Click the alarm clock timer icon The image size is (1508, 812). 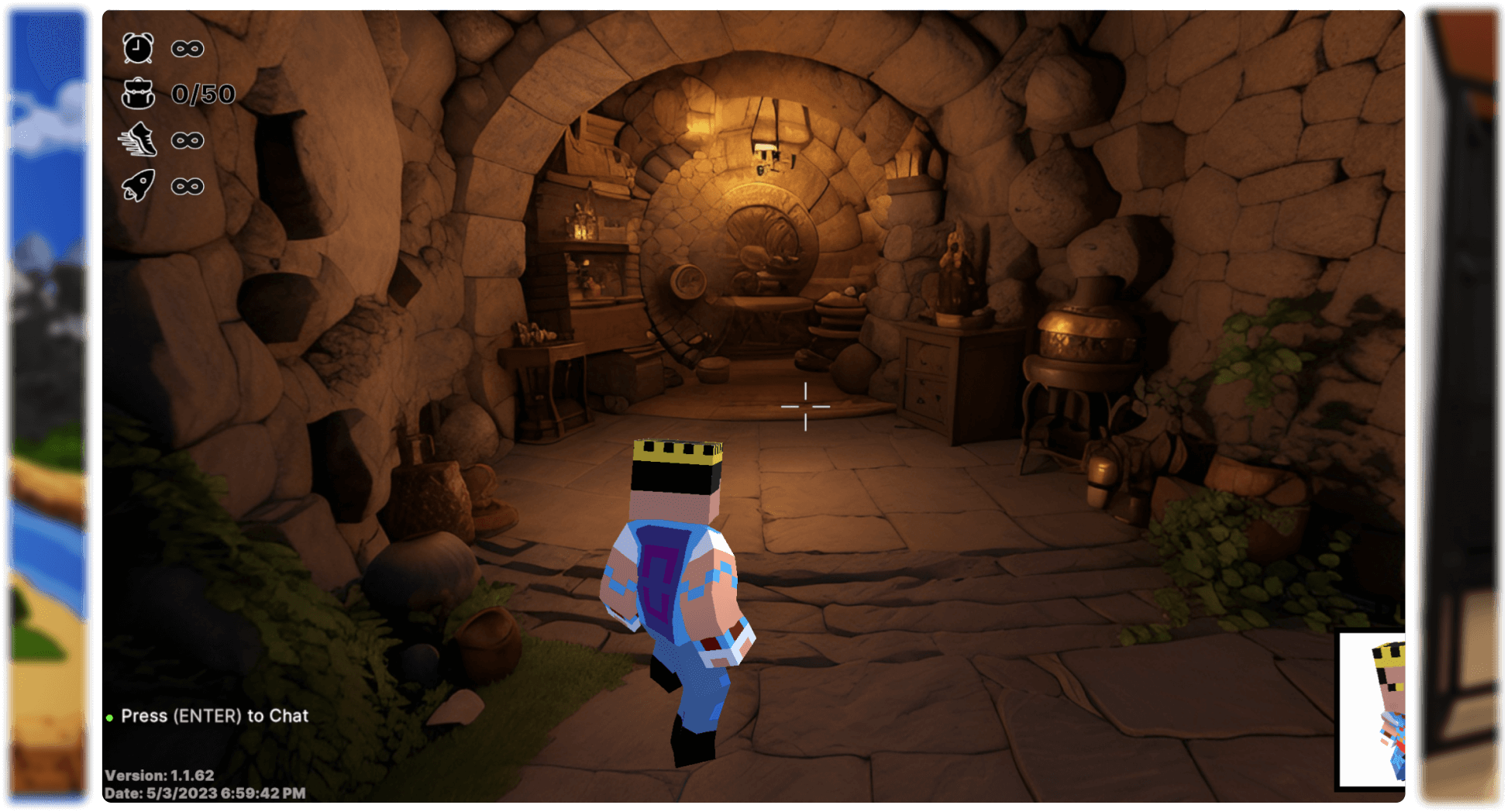[x=138, y=48]
